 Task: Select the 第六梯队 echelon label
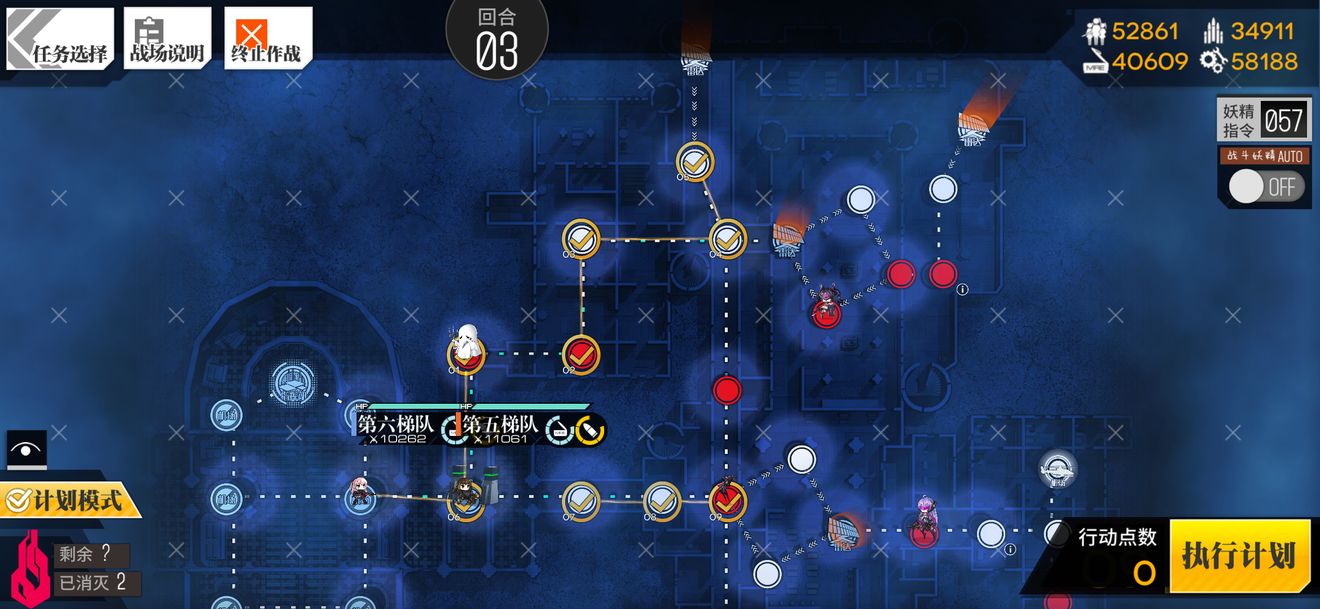click(x=397, y=426)
